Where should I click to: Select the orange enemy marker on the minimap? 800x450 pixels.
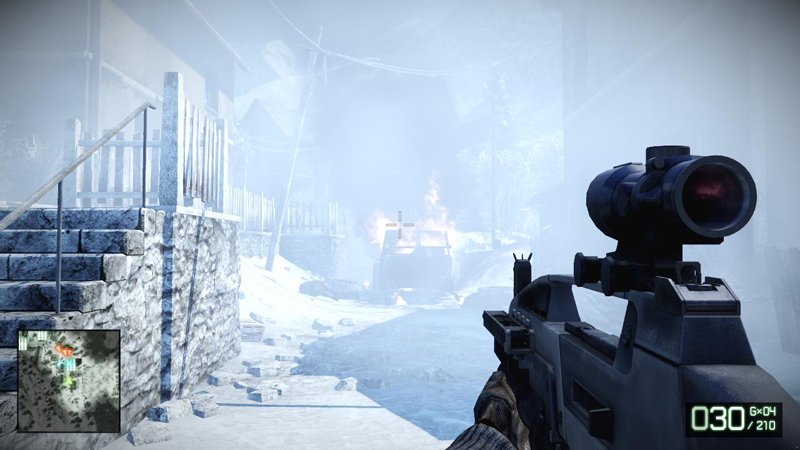(63, 350)
